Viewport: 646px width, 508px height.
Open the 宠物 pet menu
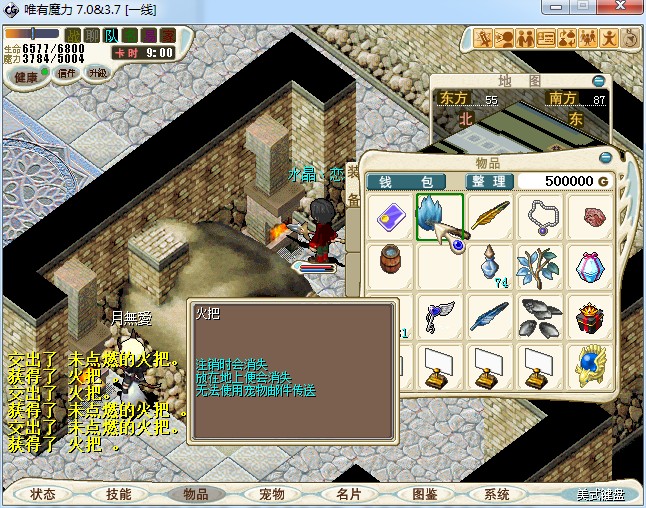(272, 494)
